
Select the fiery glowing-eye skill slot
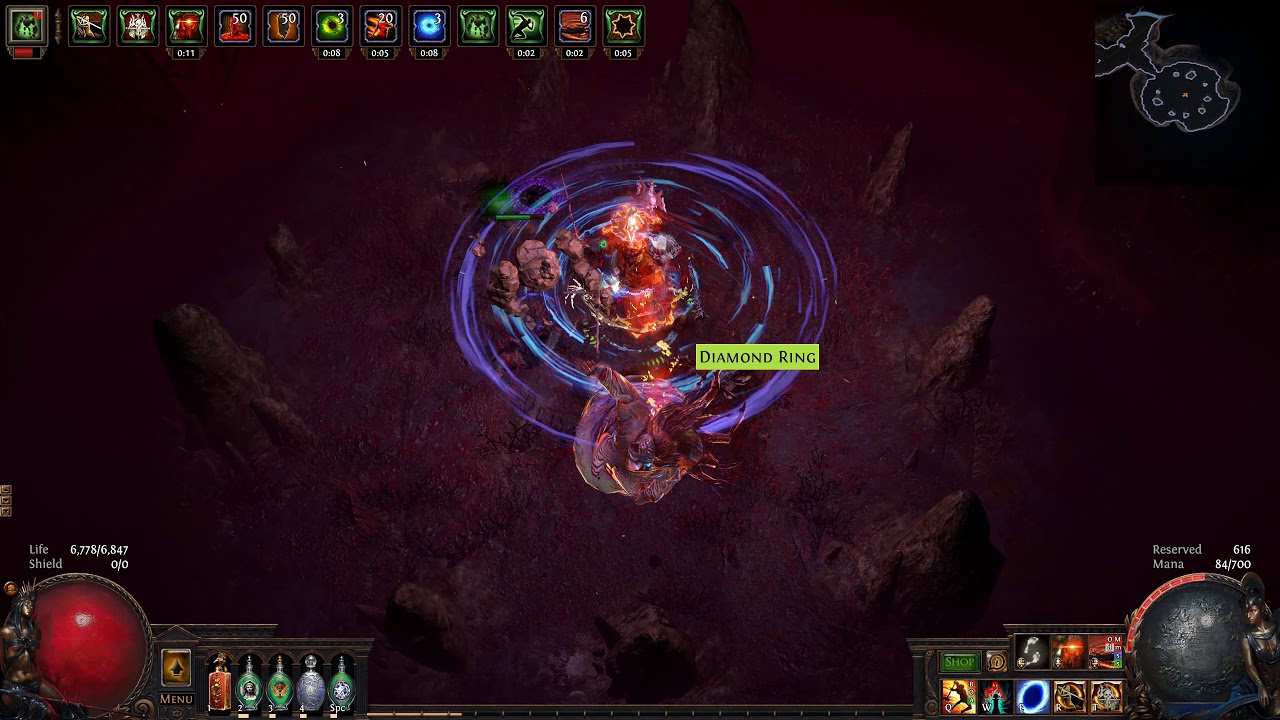[x=1069, y=652]
